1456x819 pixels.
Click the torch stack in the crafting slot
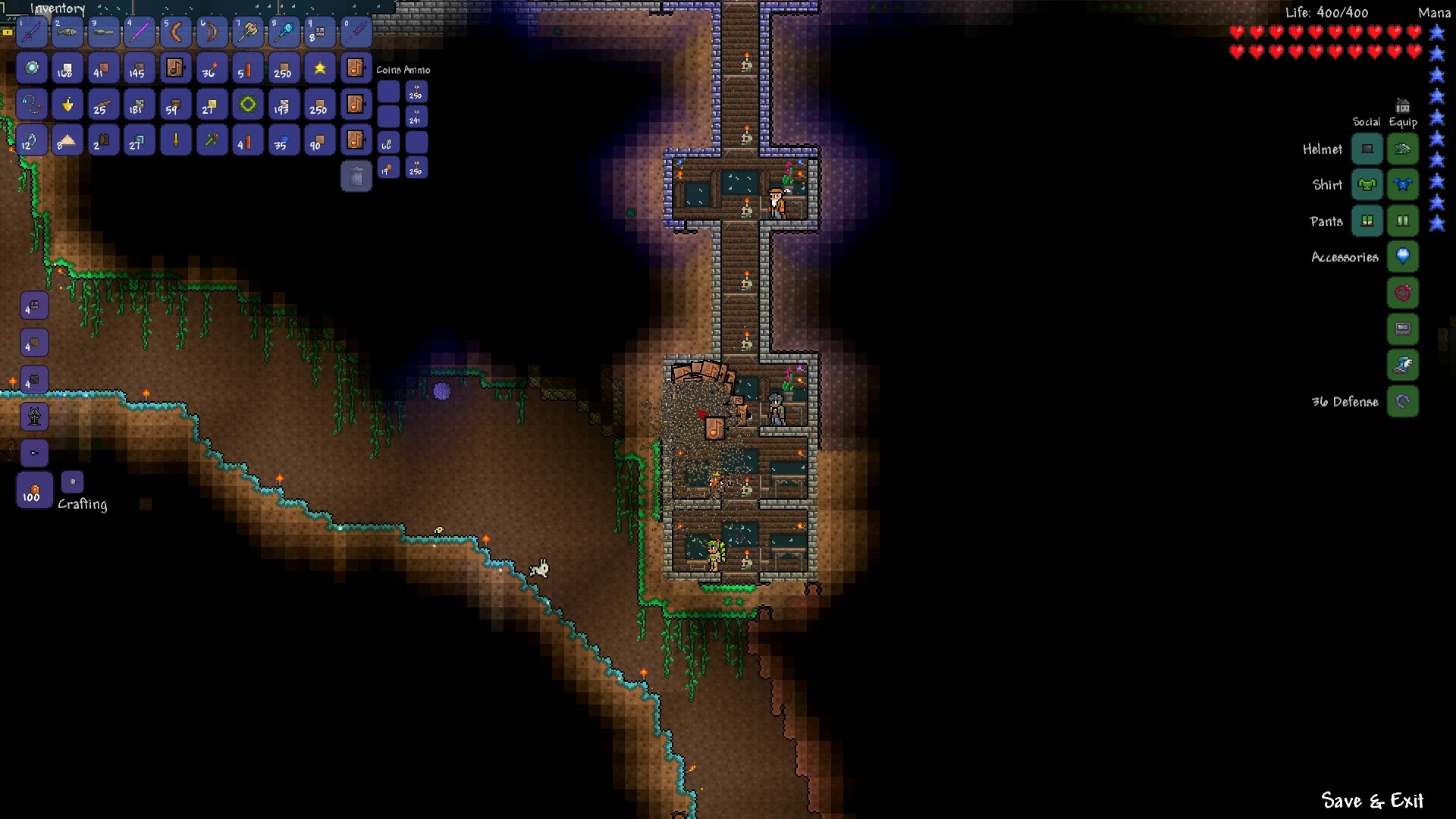[34, 491]
